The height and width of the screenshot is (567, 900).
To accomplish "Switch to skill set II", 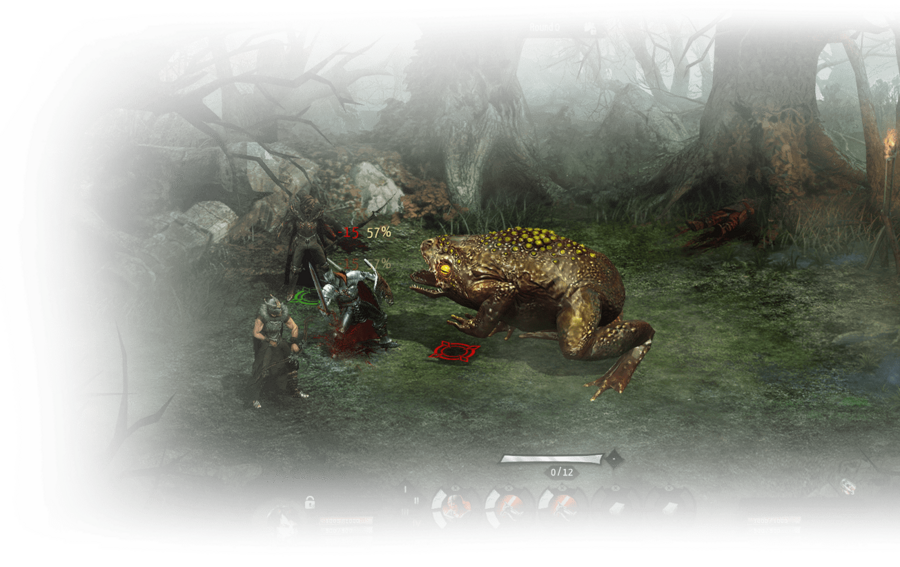I will pos(415,498).
